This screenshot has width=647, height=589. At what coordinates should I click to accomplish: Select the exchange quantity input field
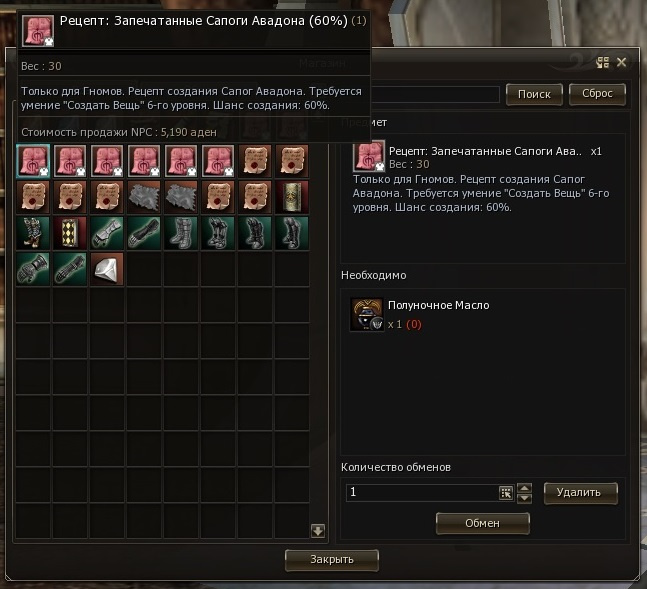(421, 492)
